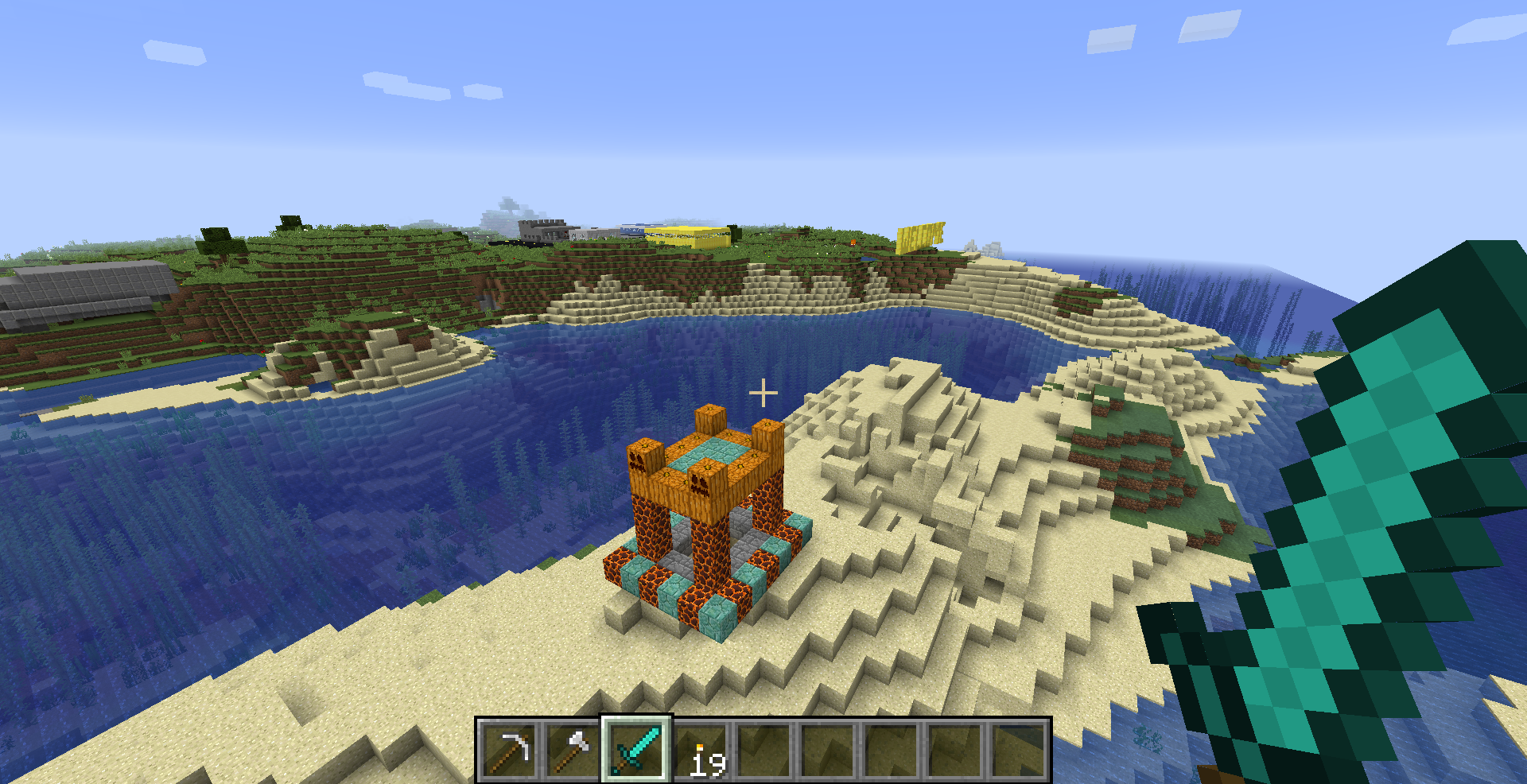Switch to the torch stack slot
The image size is (1527, 784).
[x=700, y=749]
